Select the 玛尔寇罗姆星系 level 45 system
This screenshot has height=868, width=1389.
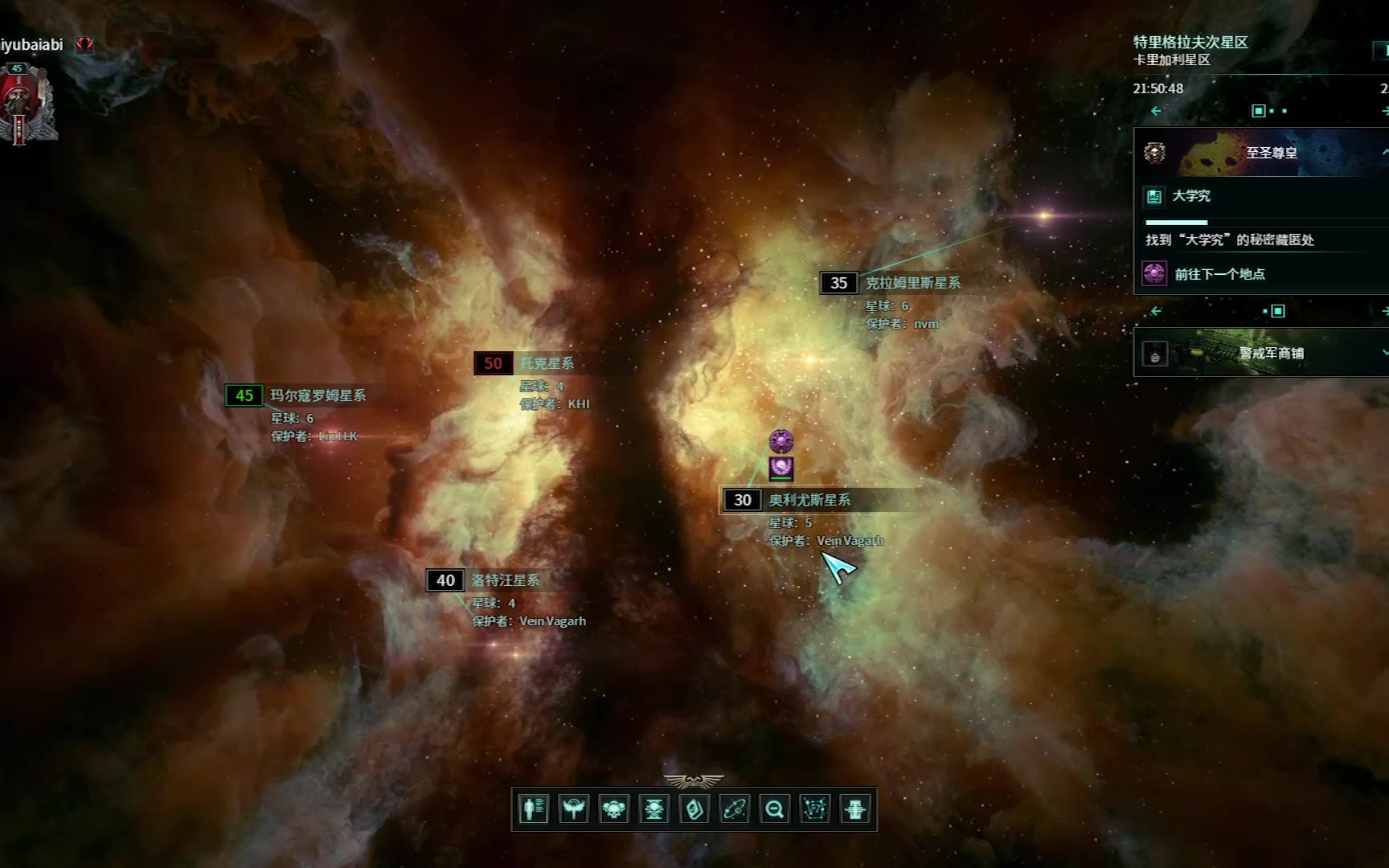pos(318,395)
